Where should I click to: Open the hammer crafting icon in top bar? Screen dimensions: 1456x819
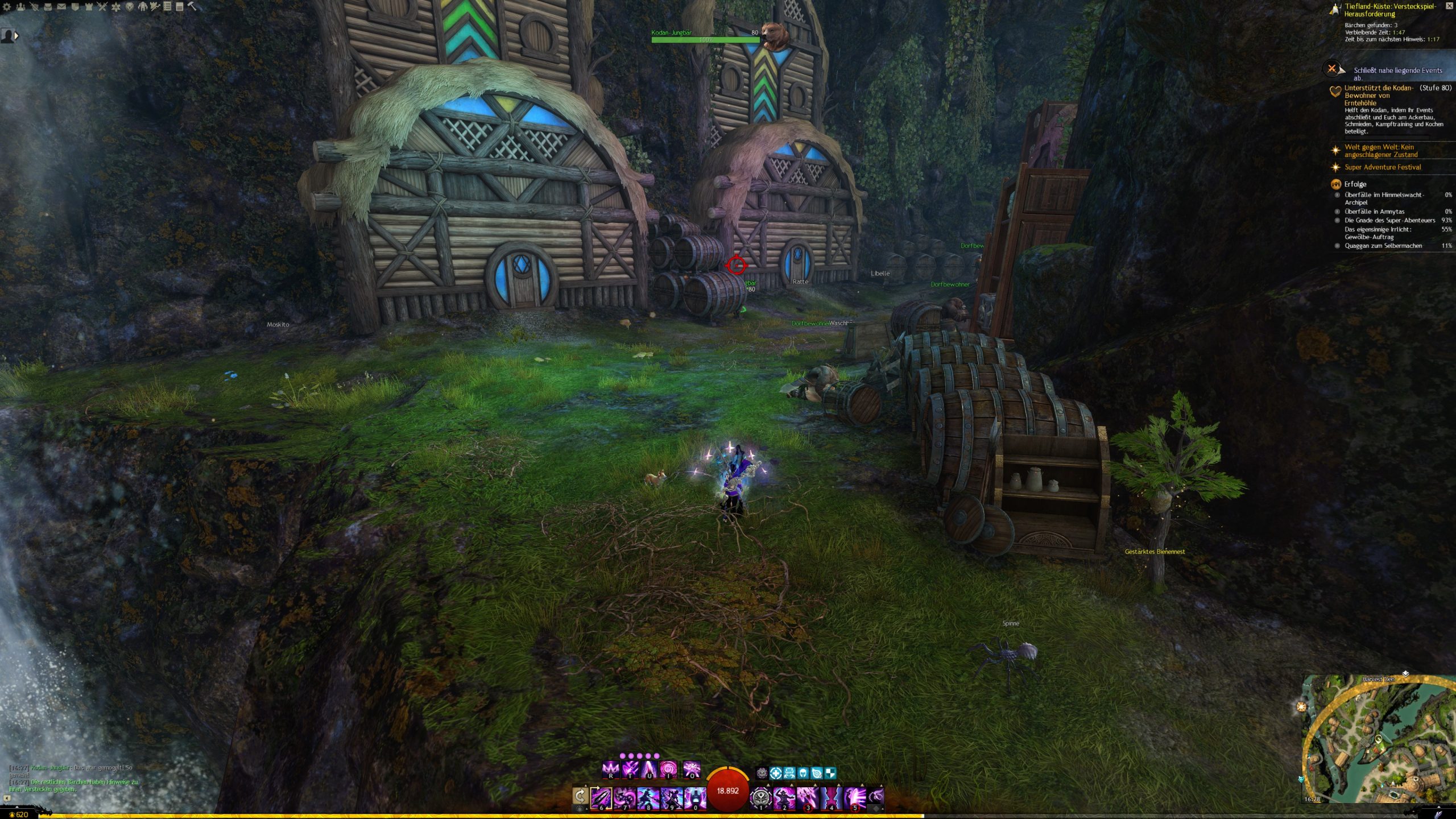192,7
